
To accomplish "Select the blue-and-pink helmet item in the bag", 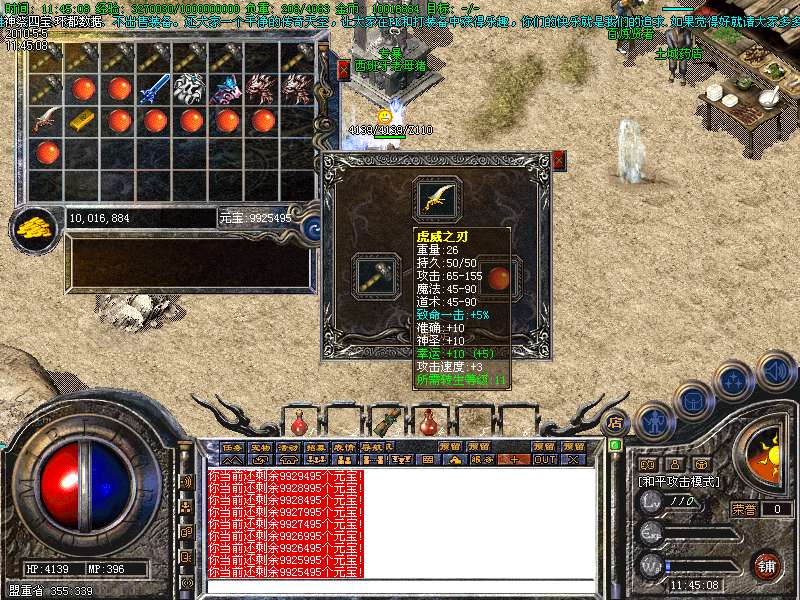I will pyautogui.click(x=227, y=89).
